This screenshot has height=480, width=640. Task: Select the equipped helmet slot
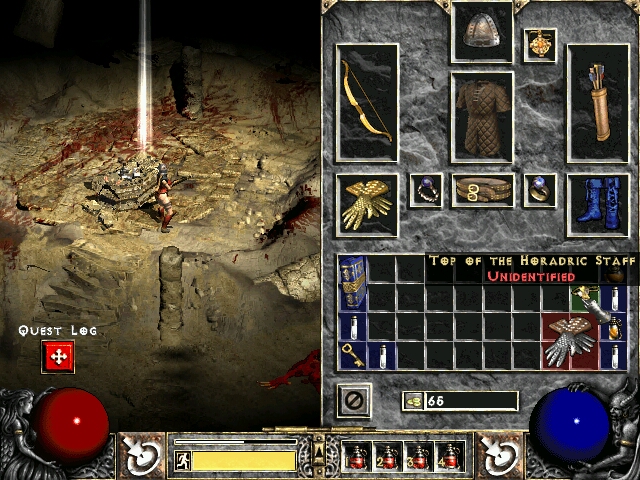pyautogui.click(x=482, y=33)
